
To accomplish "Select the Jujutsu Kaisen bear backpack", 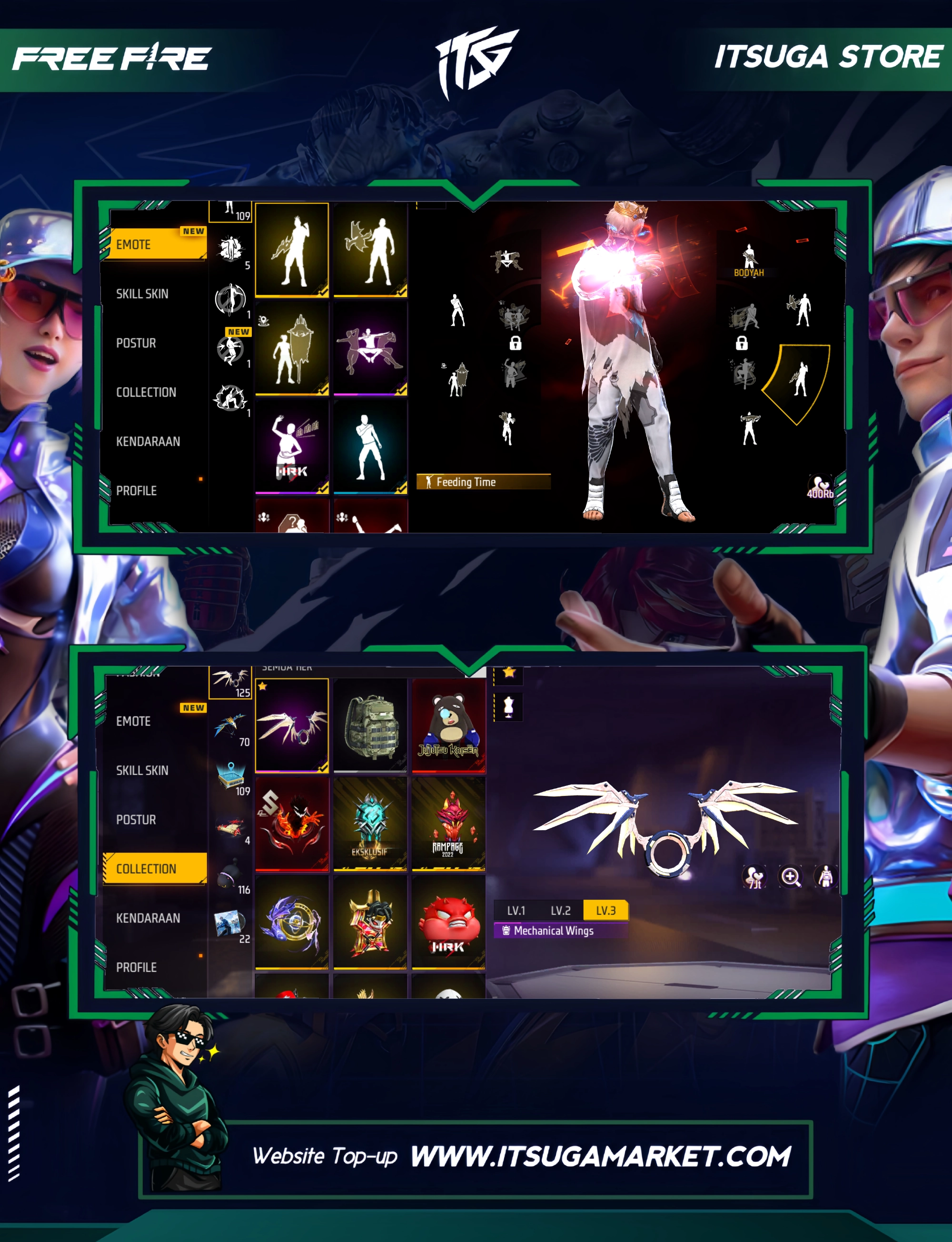I will (x=448, y=725).
